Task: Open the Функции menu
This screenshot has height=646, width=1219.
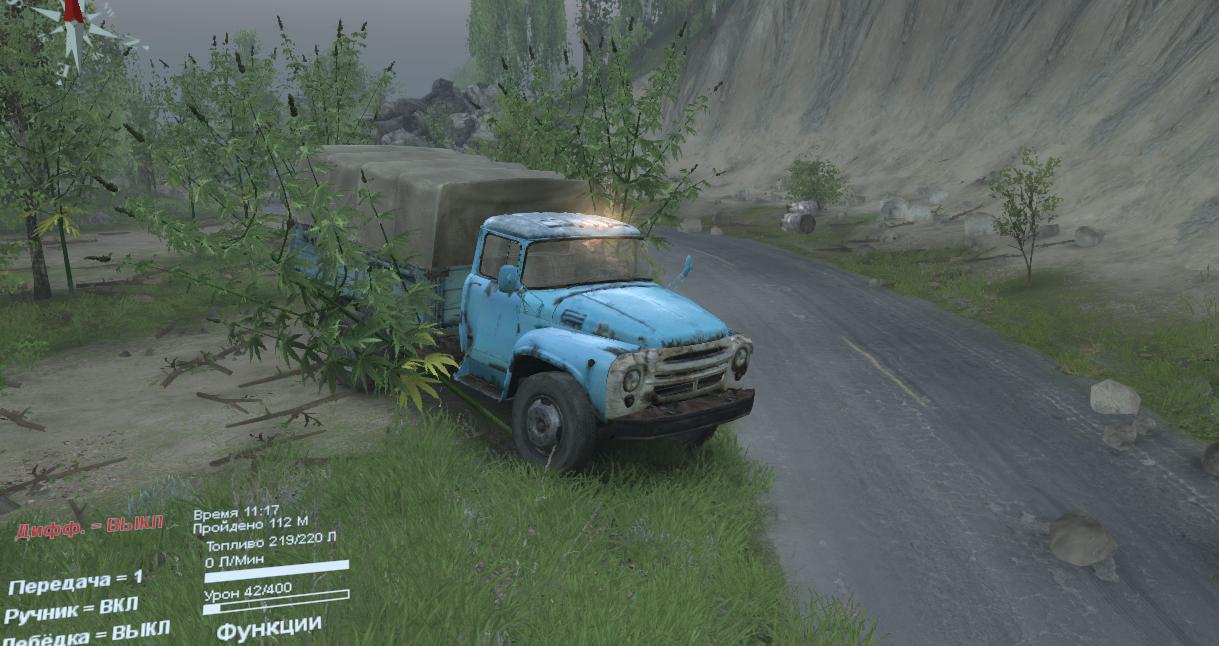Action: click(269, 629)
